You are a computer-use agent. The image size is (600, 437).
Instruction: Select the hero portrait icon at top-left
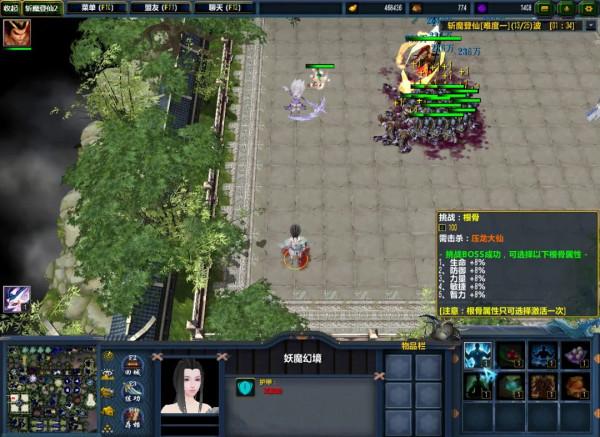point(16,32)
